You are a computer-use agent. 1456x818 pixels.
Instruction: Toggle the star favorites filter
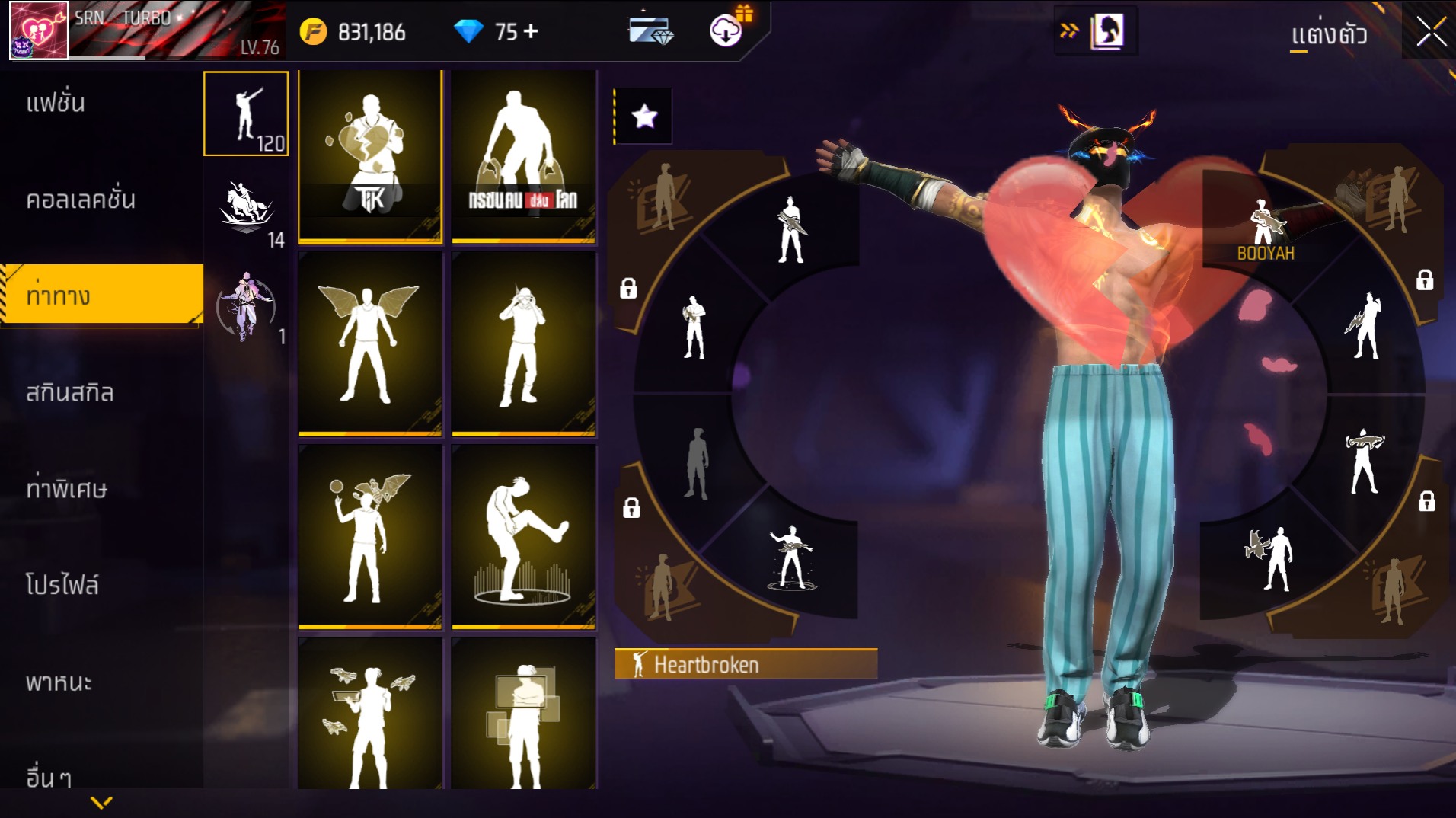(x=644, y=117)
